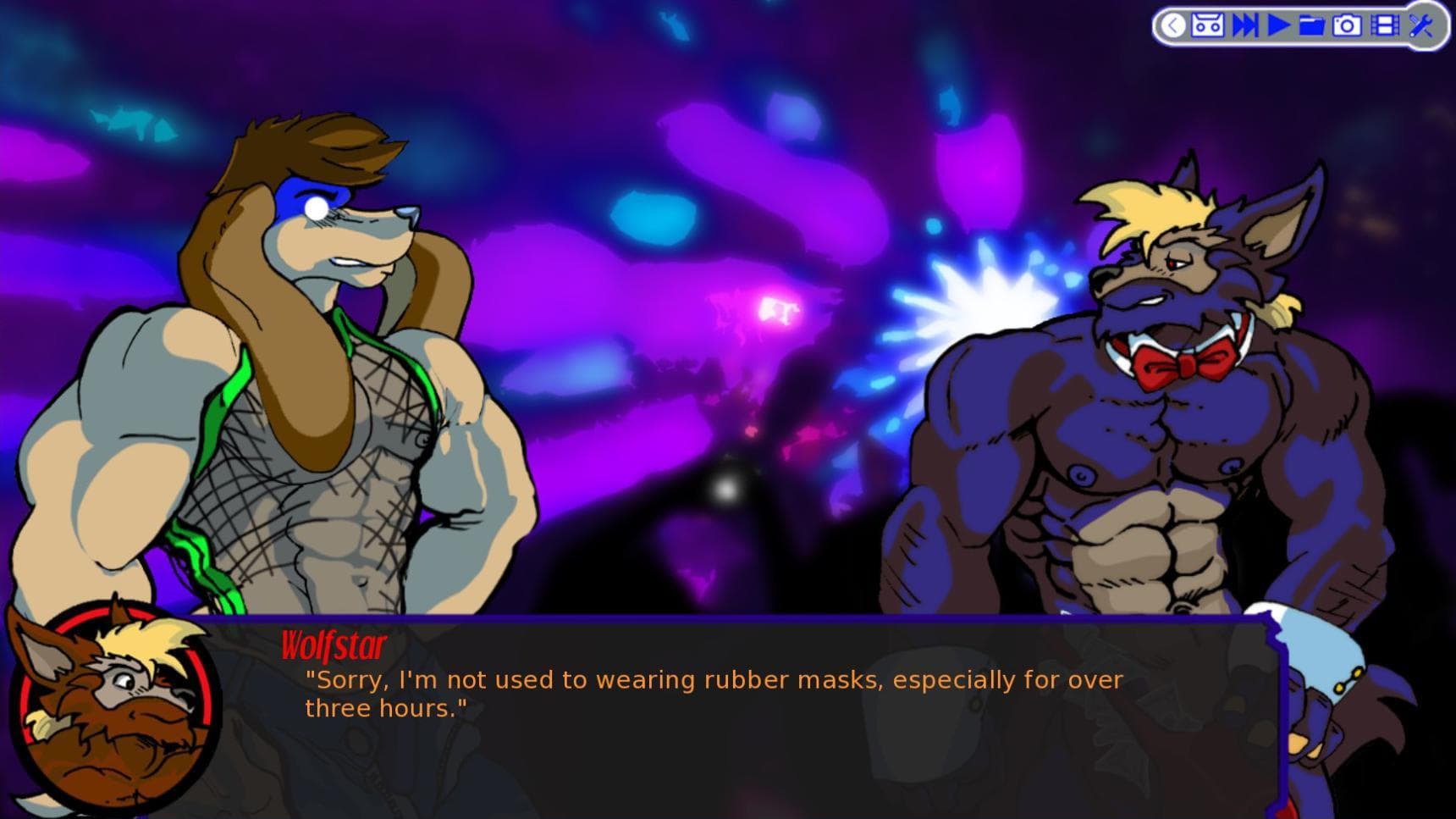View dialogue history via the cassette icon

[x=1208, y=26]
